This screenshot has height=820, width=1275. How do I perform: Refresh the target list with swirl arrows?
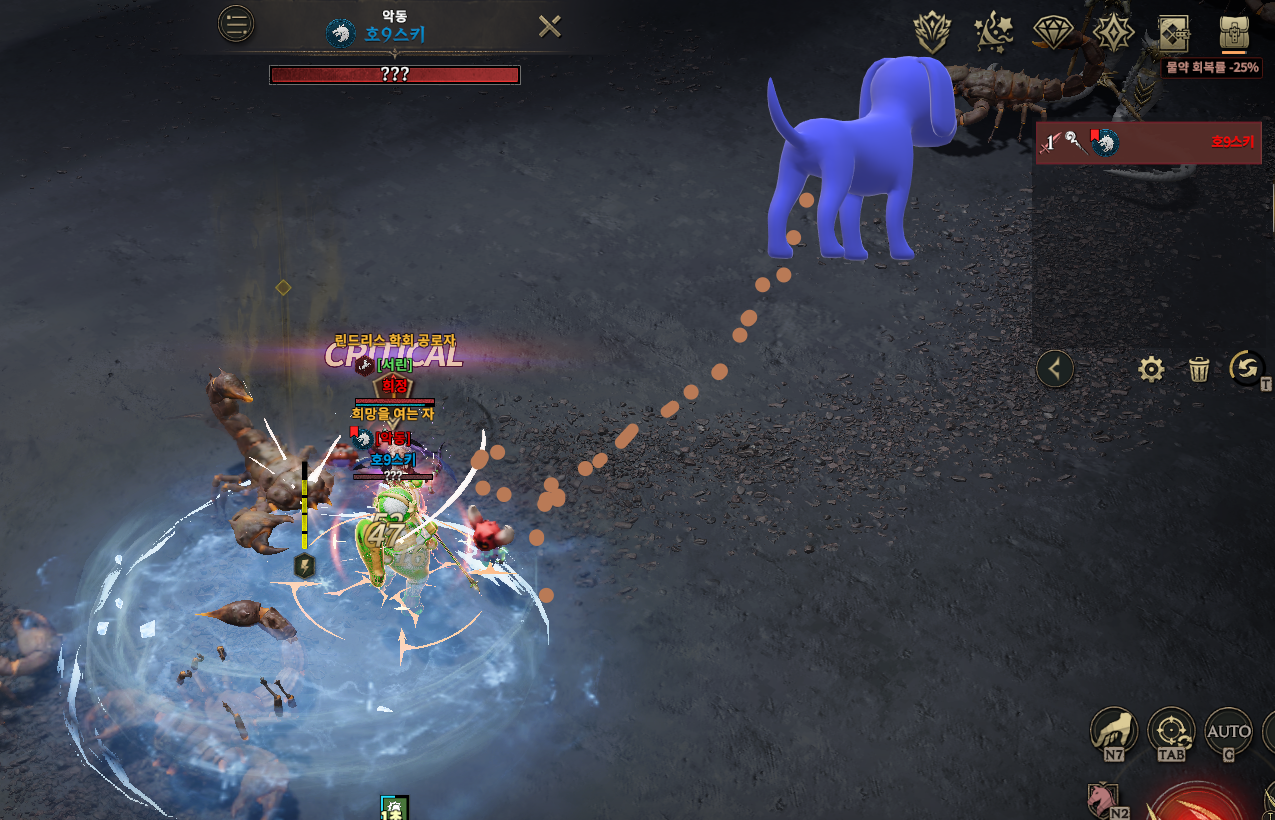pos(1246,368)
